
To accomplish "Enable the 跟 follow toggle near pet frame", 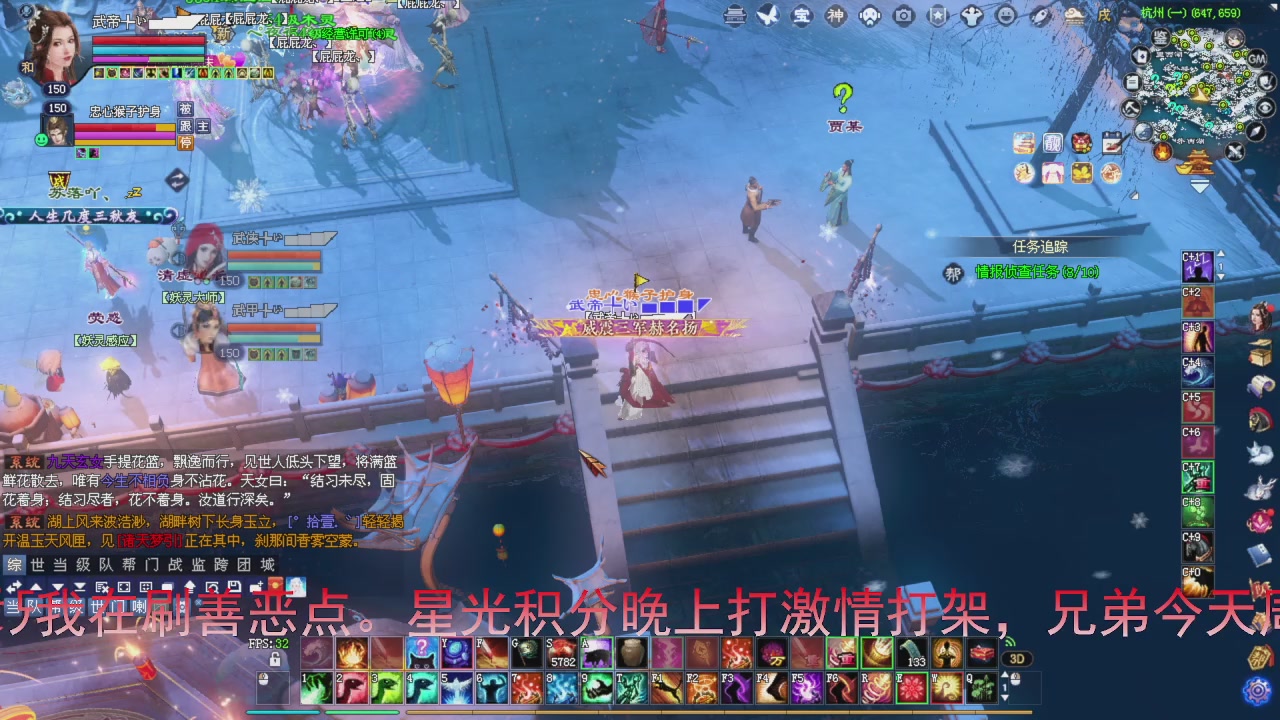I will 186,126.
